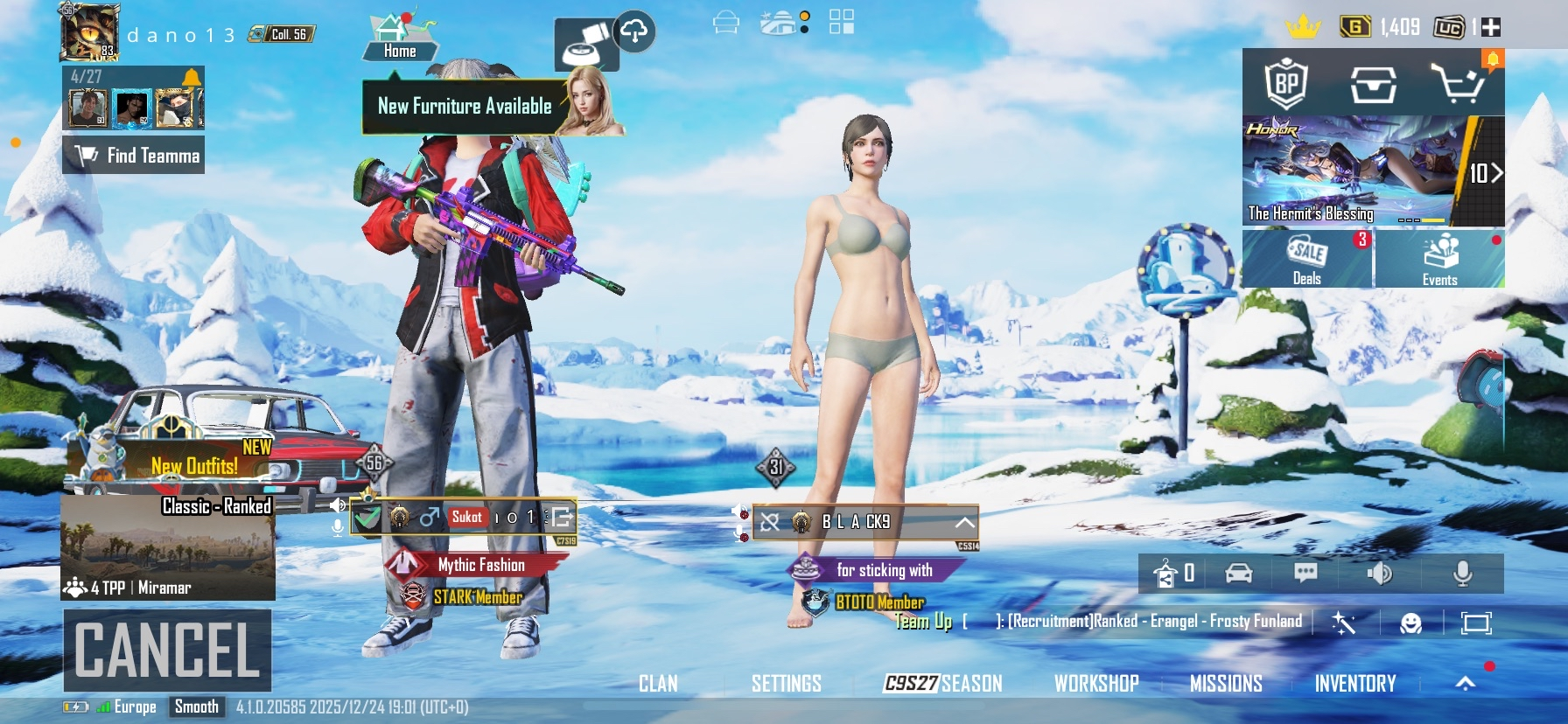Open the Workshop menu

tap(1095, 684)
